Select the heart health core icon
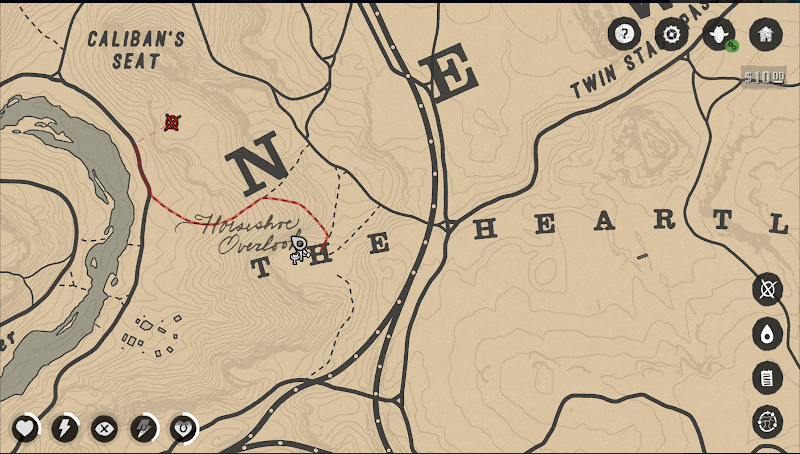The height and width of the screenshot is (454, 800). (x=25, y=429)
